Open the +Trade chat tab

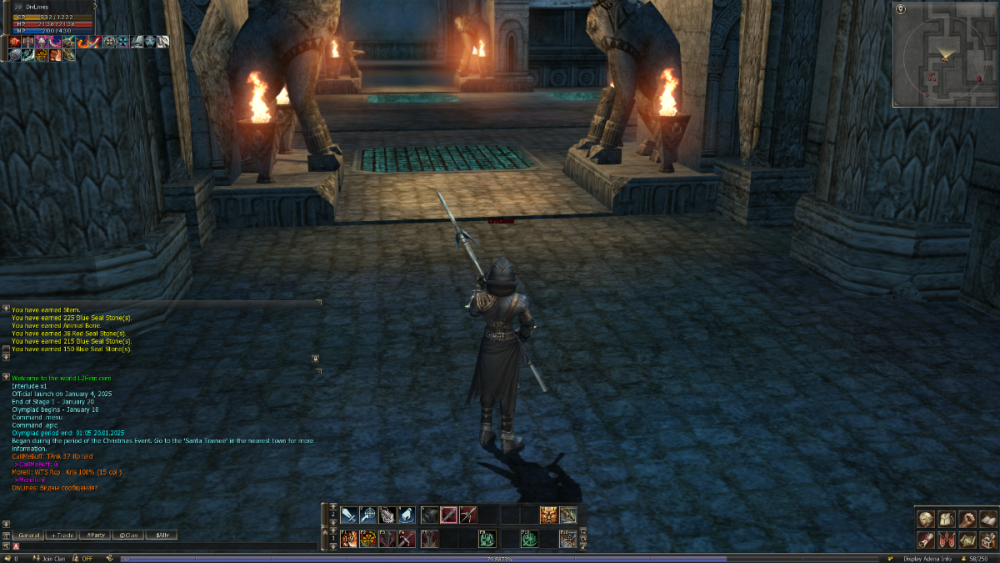(x=62, y=536)
